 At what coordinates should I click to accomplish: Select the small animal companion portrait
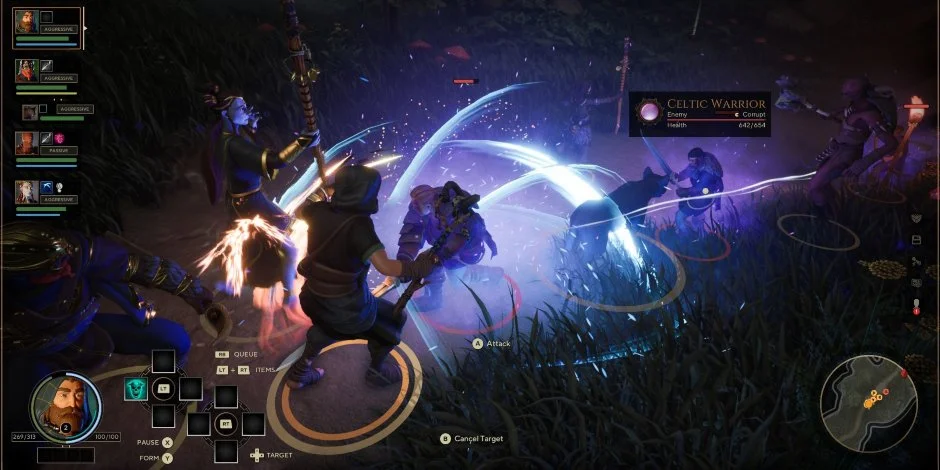(x=29, y=110)
